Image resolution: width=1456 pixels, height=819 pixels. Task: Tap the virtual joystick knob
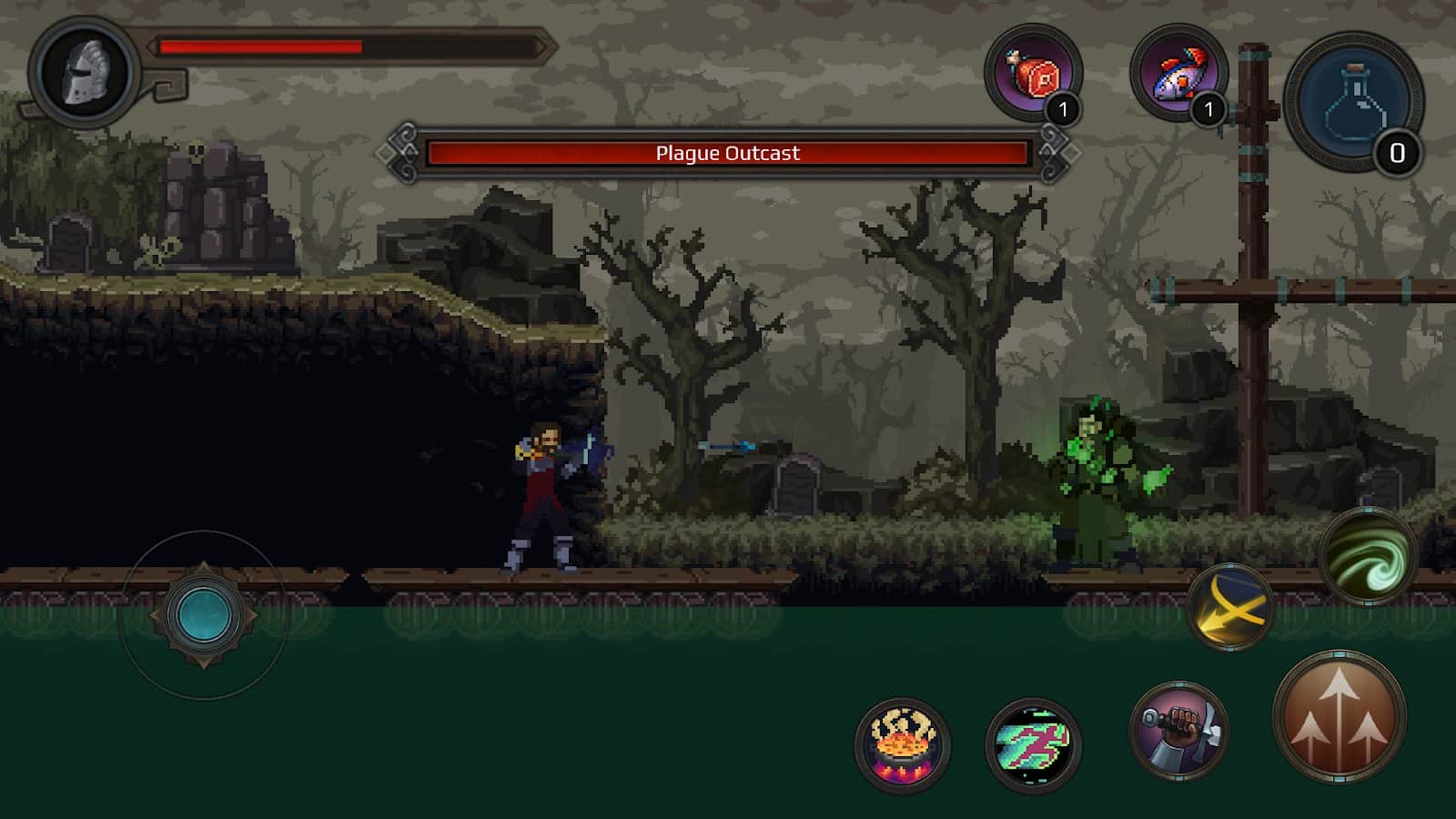(204, 615)
